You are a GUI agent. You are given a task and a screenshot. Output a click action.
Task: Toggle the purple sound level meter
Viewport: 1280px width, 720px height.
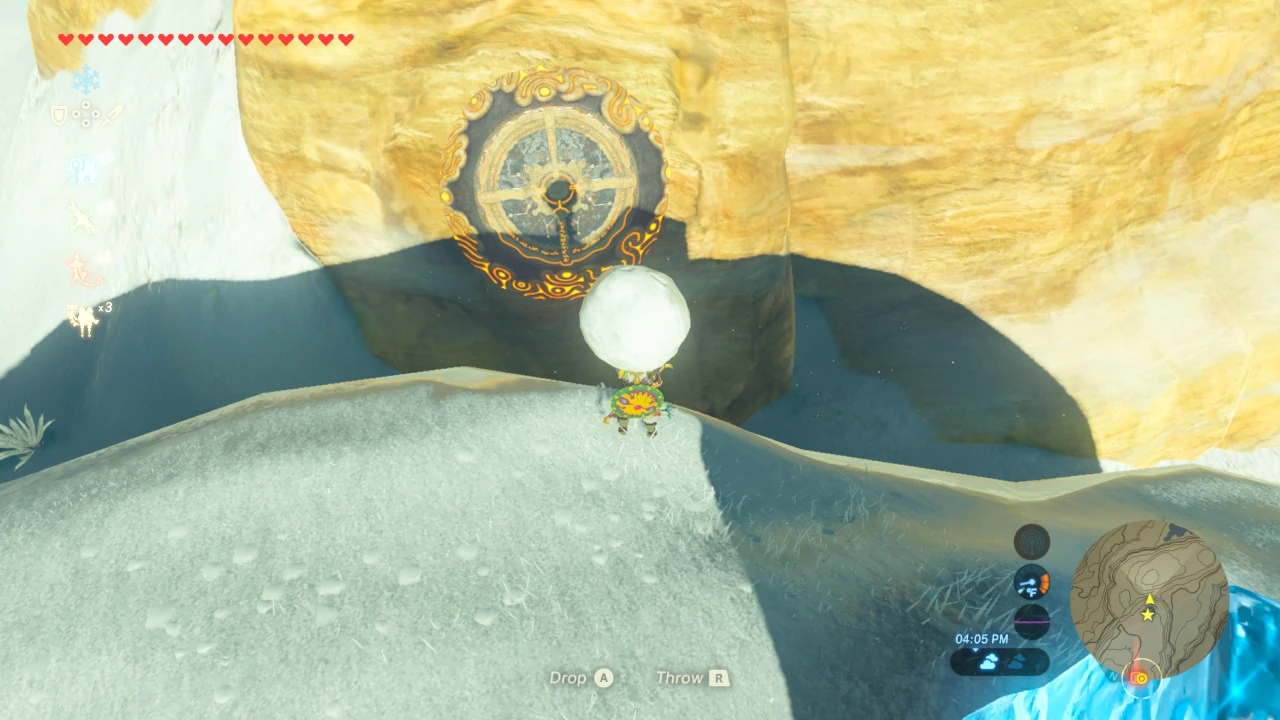click(x=1031, y=621)
